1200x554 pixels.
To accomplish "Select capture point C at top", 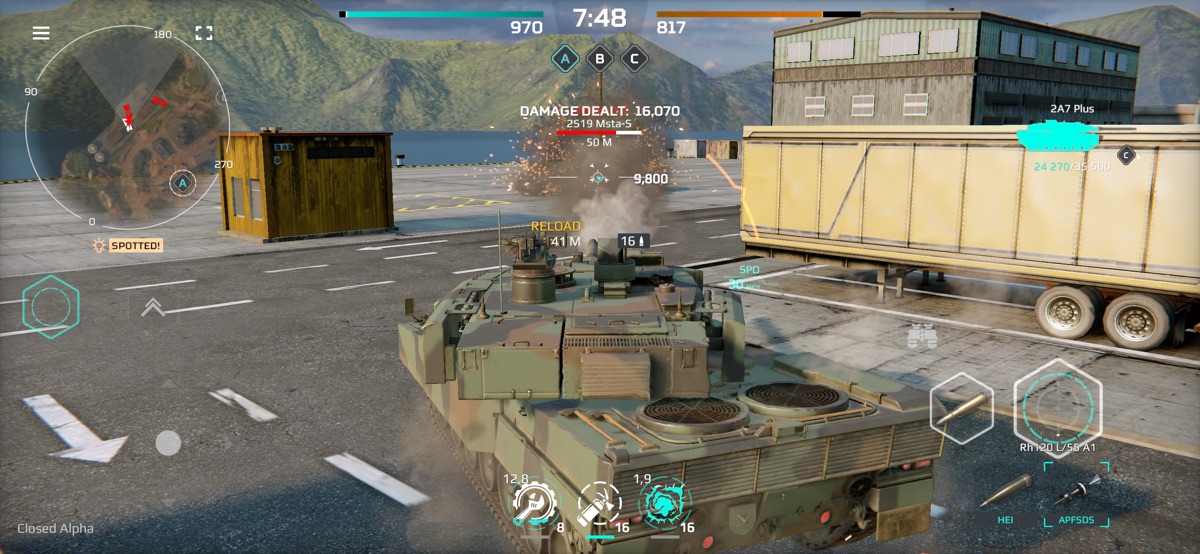I will pos(633,58).
